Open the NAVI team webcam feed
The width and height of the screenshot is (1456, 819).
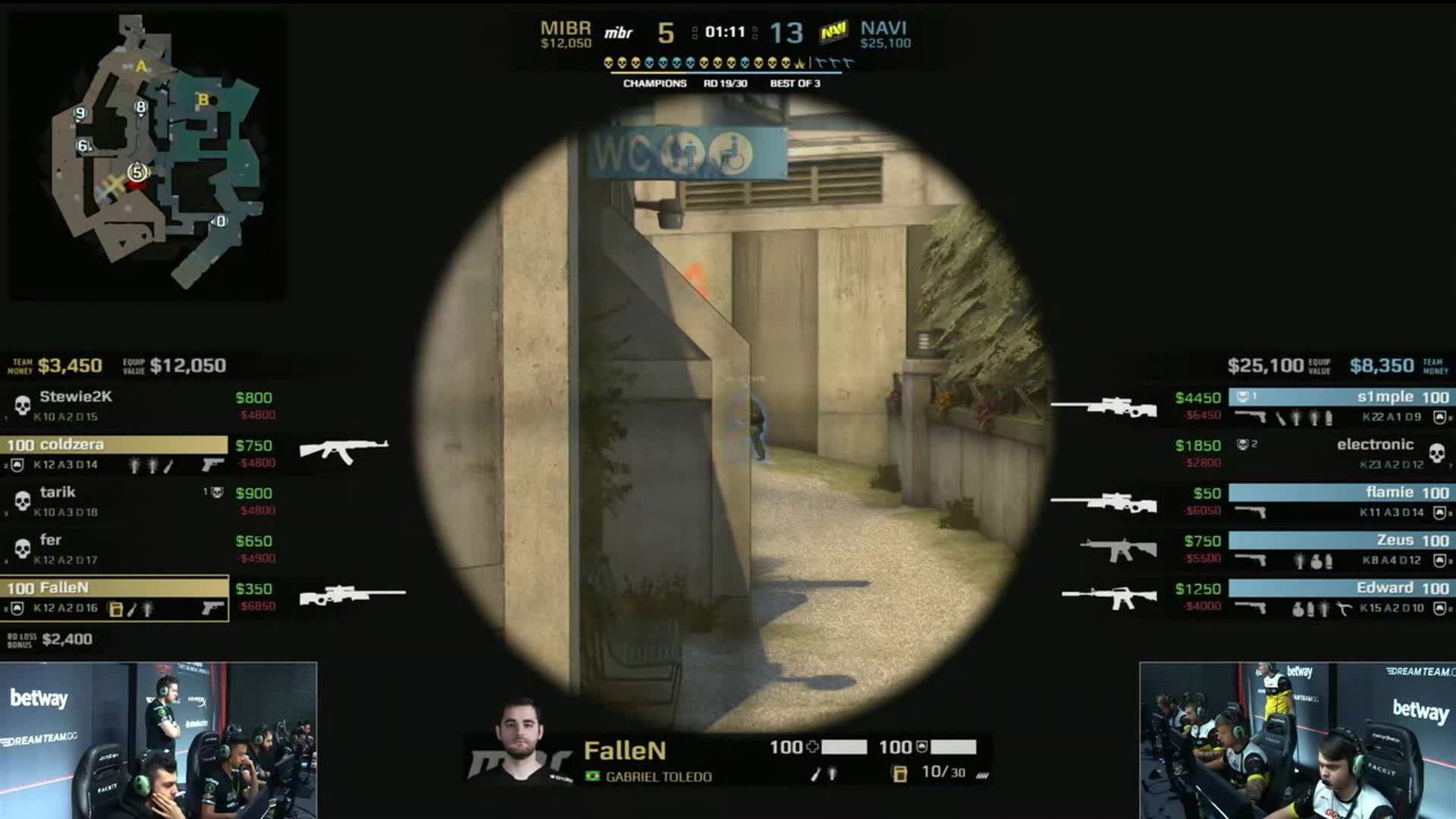click(x=1297, y=740)
